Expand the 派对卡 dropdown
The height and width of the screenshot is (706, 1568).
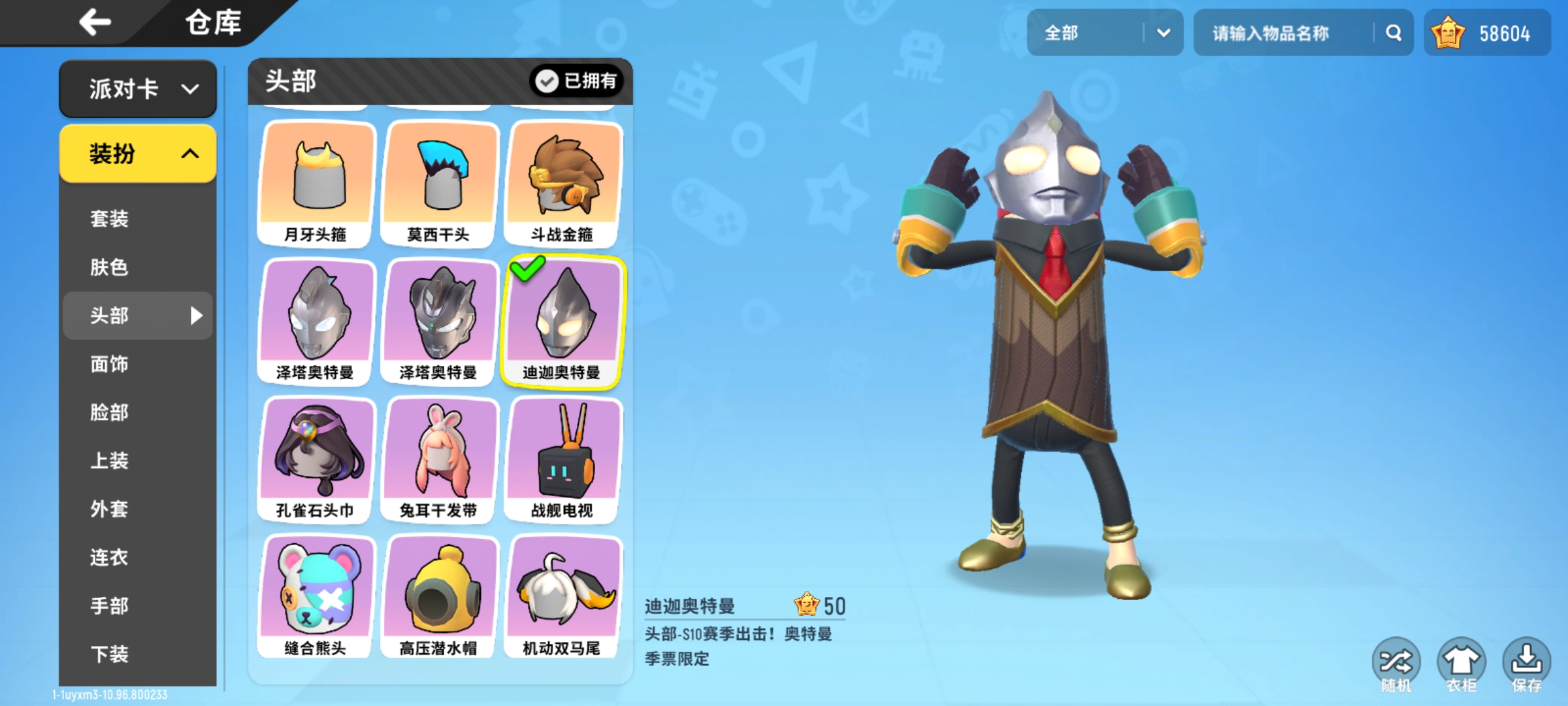tap(137, 89)
